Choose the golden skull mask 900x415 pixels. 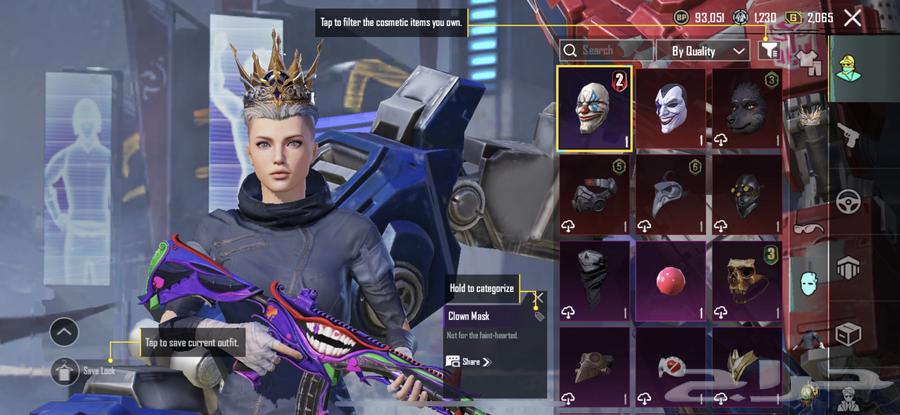(x=747, y=280)
